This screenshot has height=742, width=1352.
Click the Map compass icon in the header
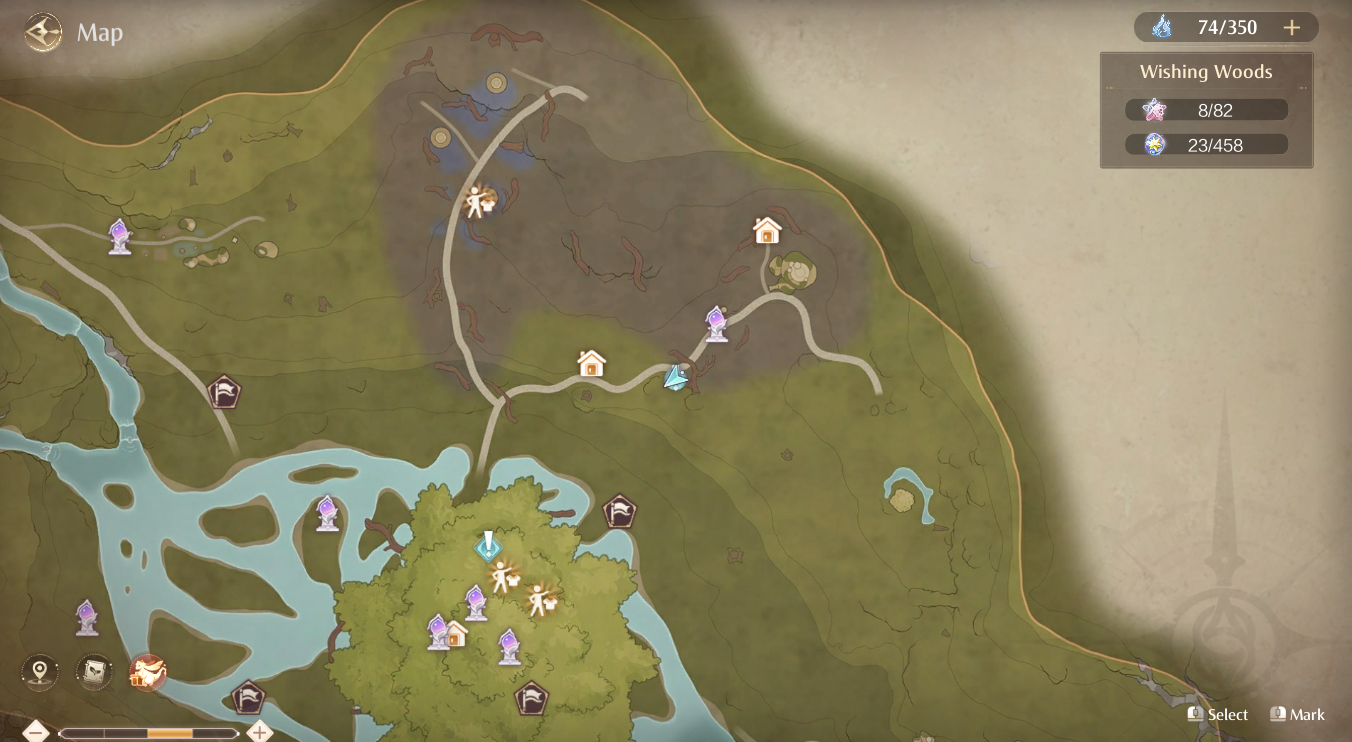coord(43,33)
